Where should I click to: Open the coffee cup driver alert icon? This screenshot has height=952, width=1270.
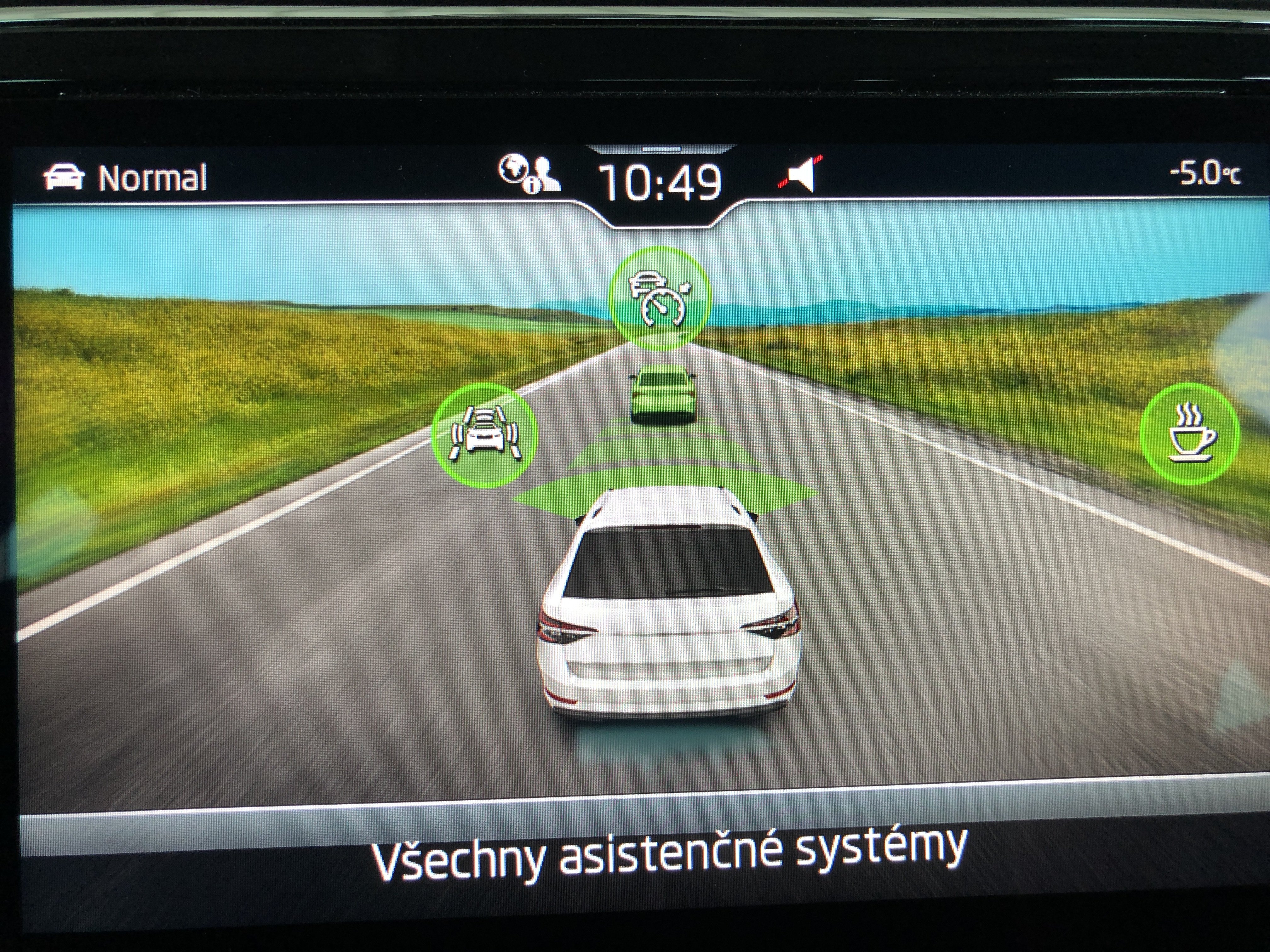[1190, 434]
